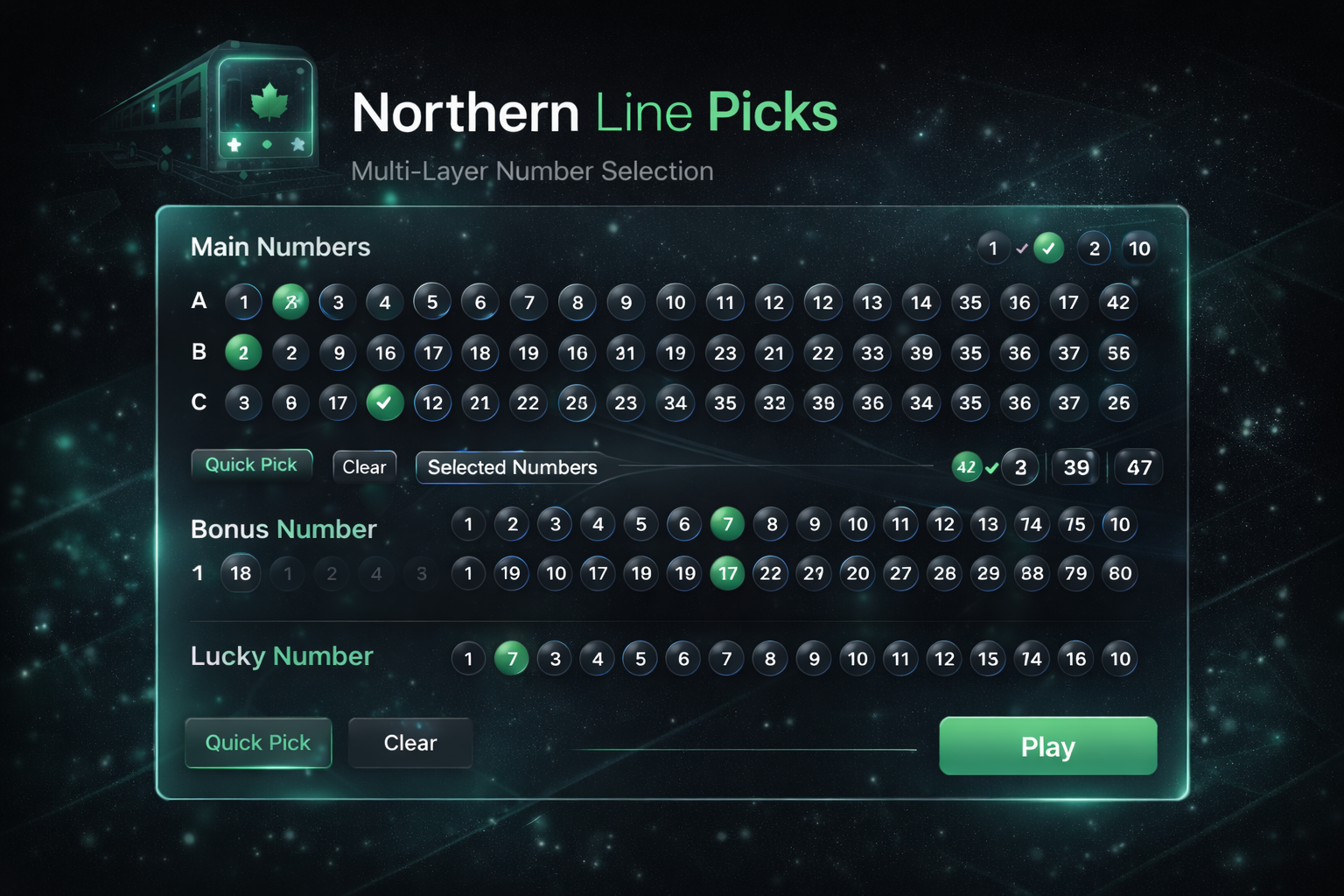Image resolution: width=1344 pixels, height=896 pixels.
Task: Click the Main Numbers section header
Action: pyautogui.click(x=281, y=247)
